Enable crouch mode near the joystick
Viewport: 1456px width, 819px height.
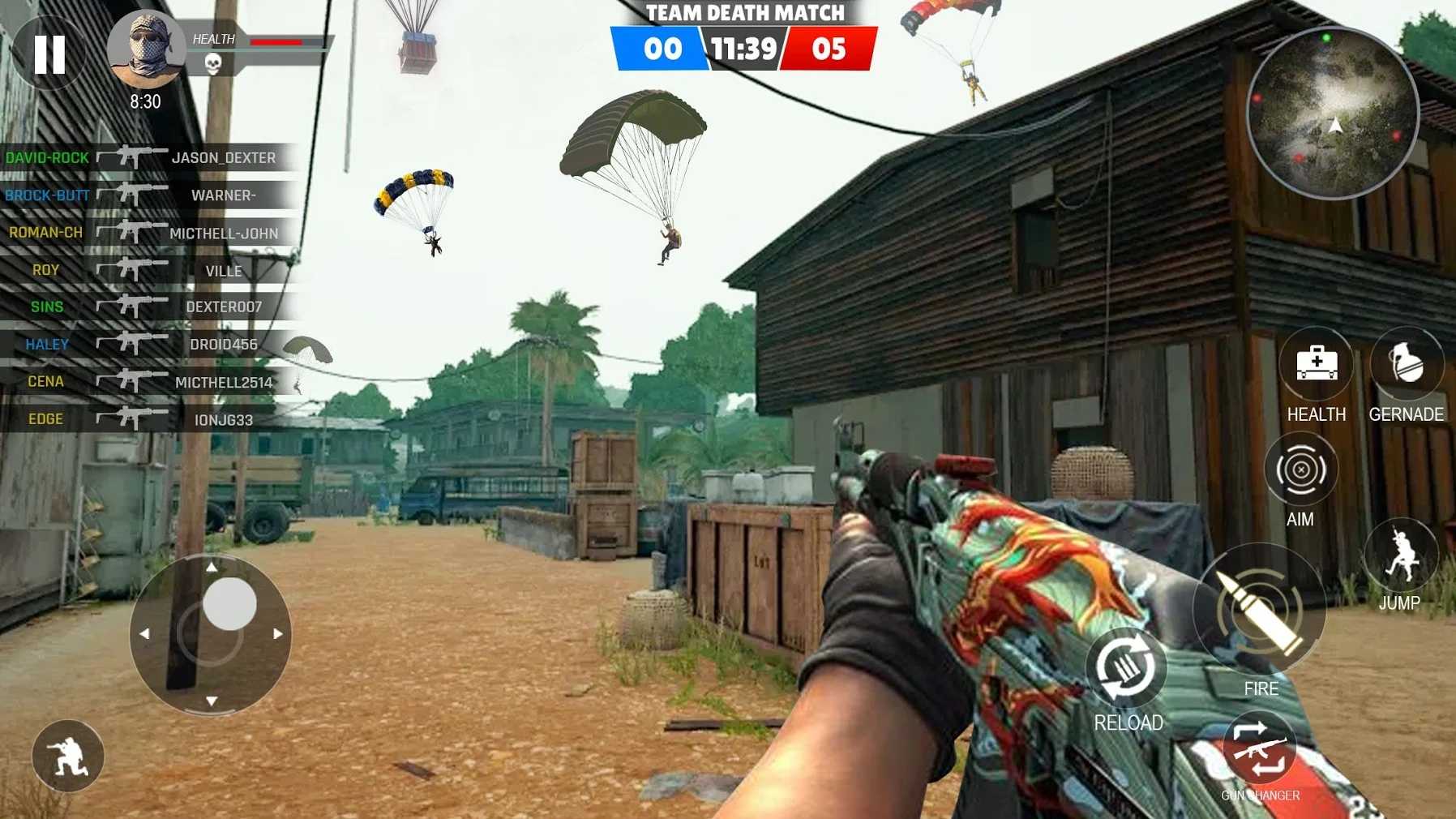coord(69,755)
